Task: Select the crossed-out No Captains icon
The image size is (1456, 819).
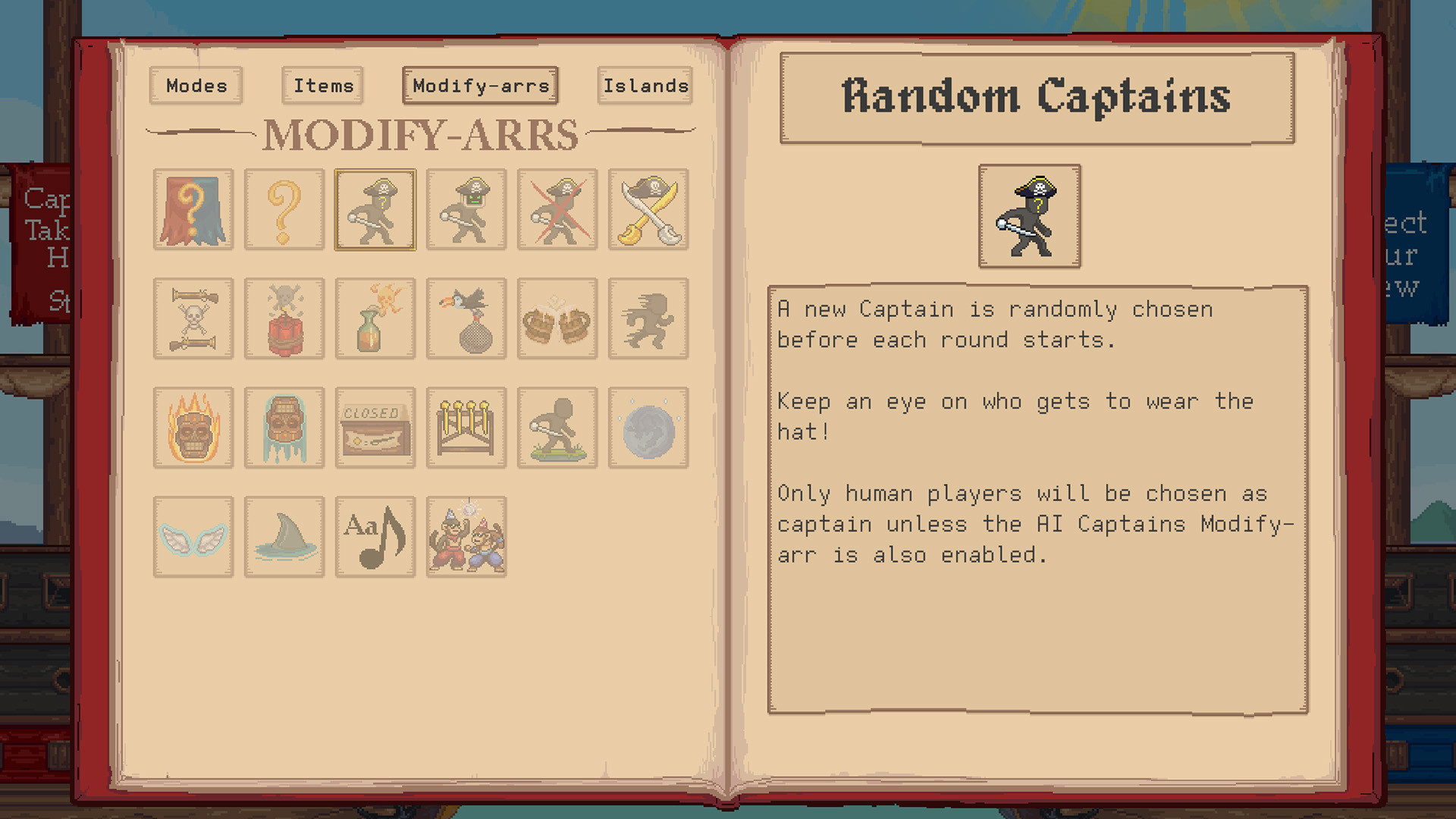Action: coord(557,210)
